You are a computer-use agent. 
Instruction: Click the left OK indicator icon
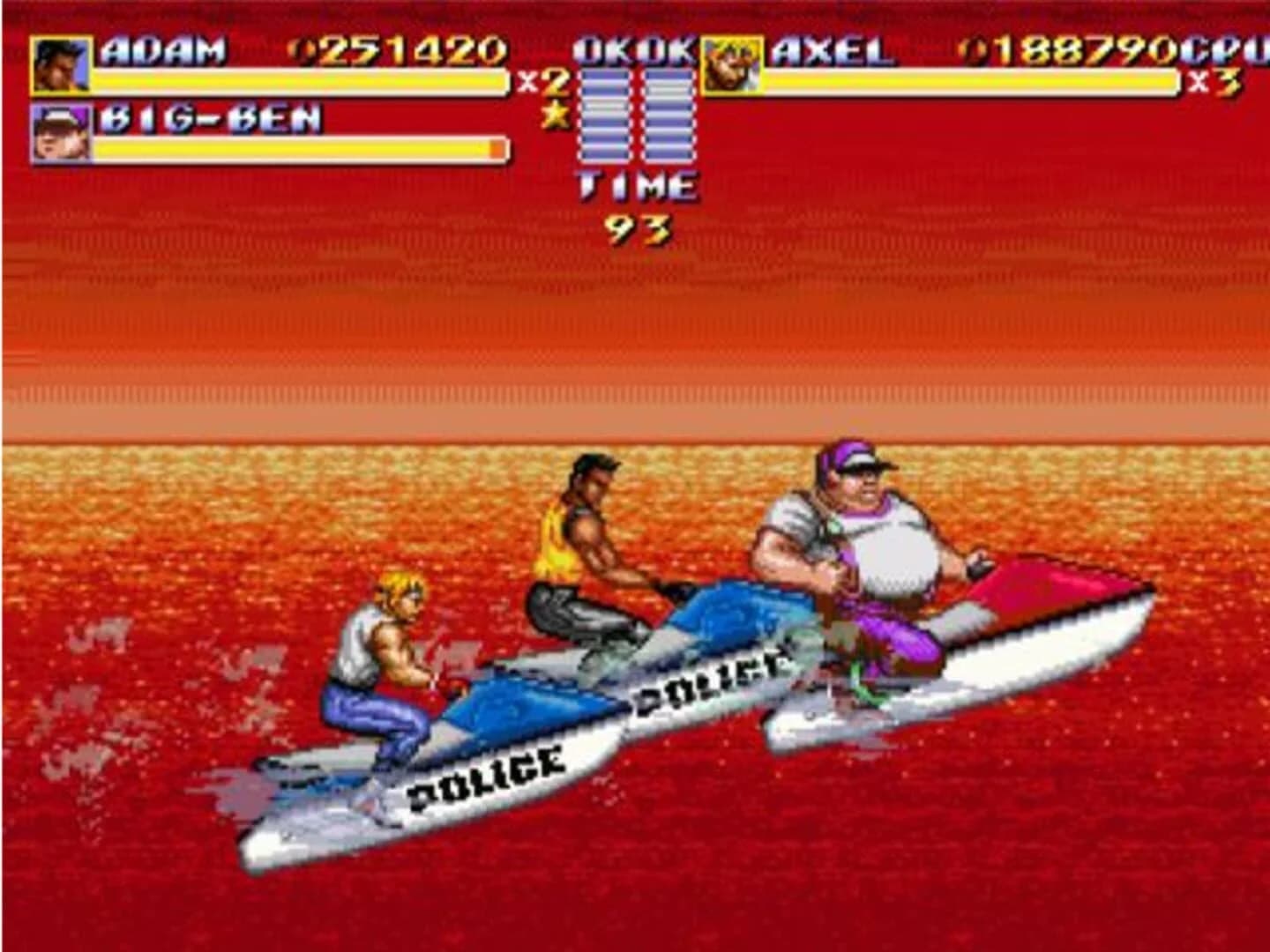[x=603, y=50]
